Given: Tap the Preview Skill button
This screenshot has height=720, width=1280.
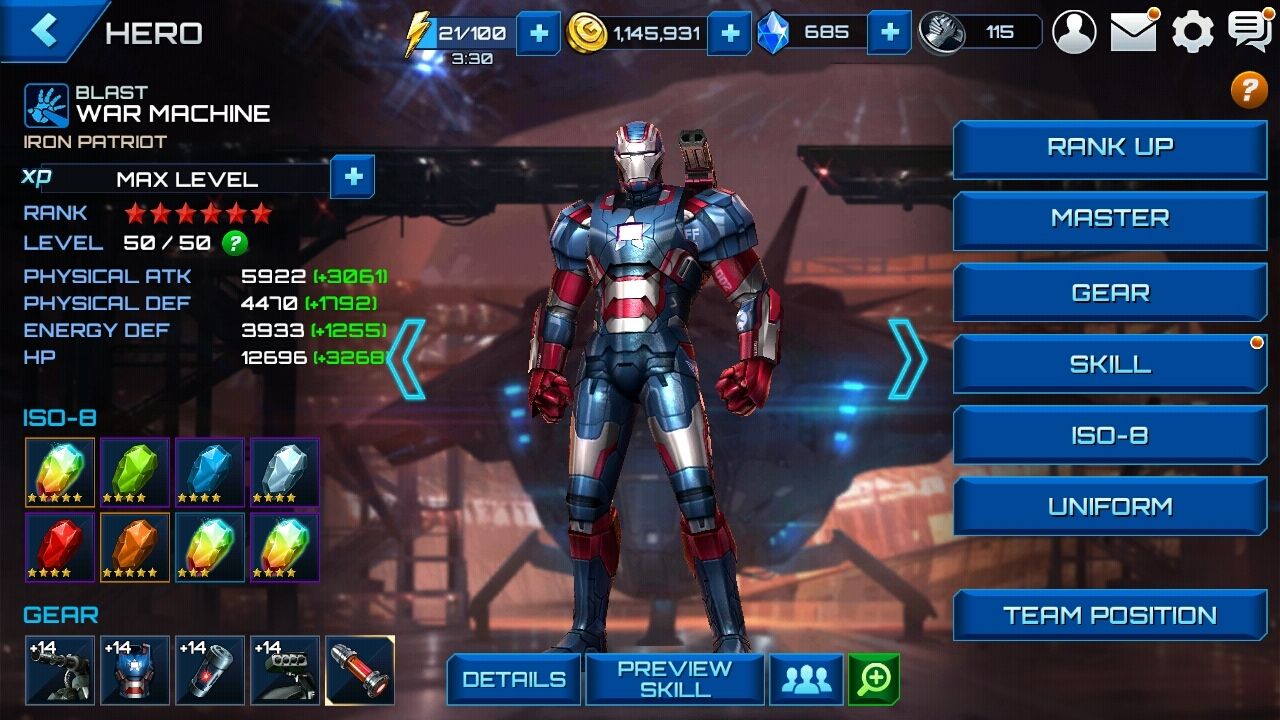Looking at the screenshot, I should coord(674,680).
